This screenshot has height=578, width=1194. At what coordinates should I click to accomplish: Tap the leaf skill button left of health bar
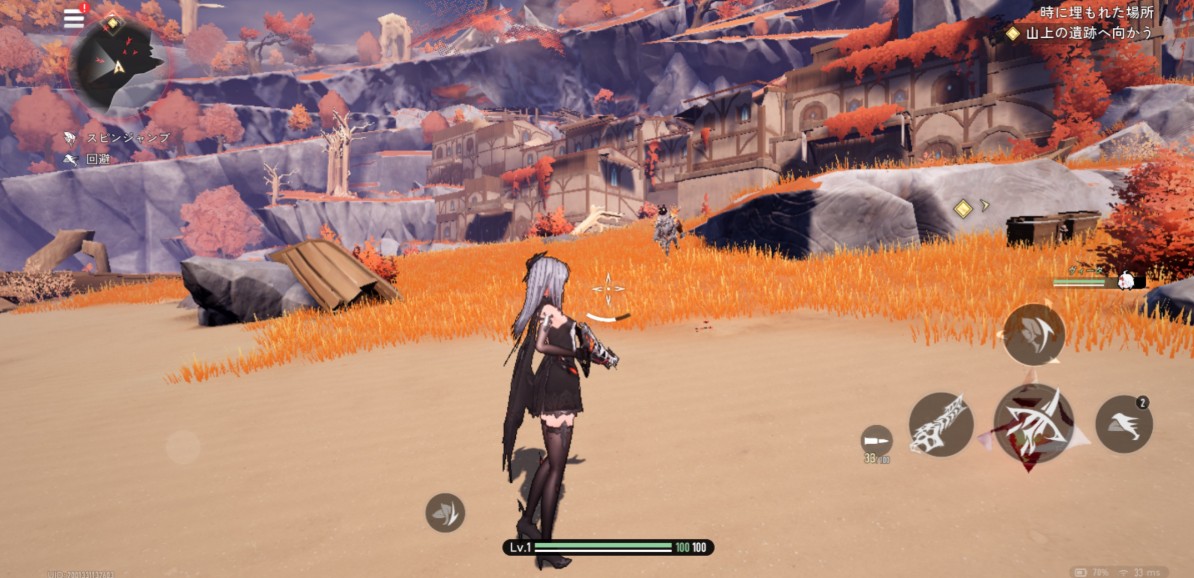(445, 512)
